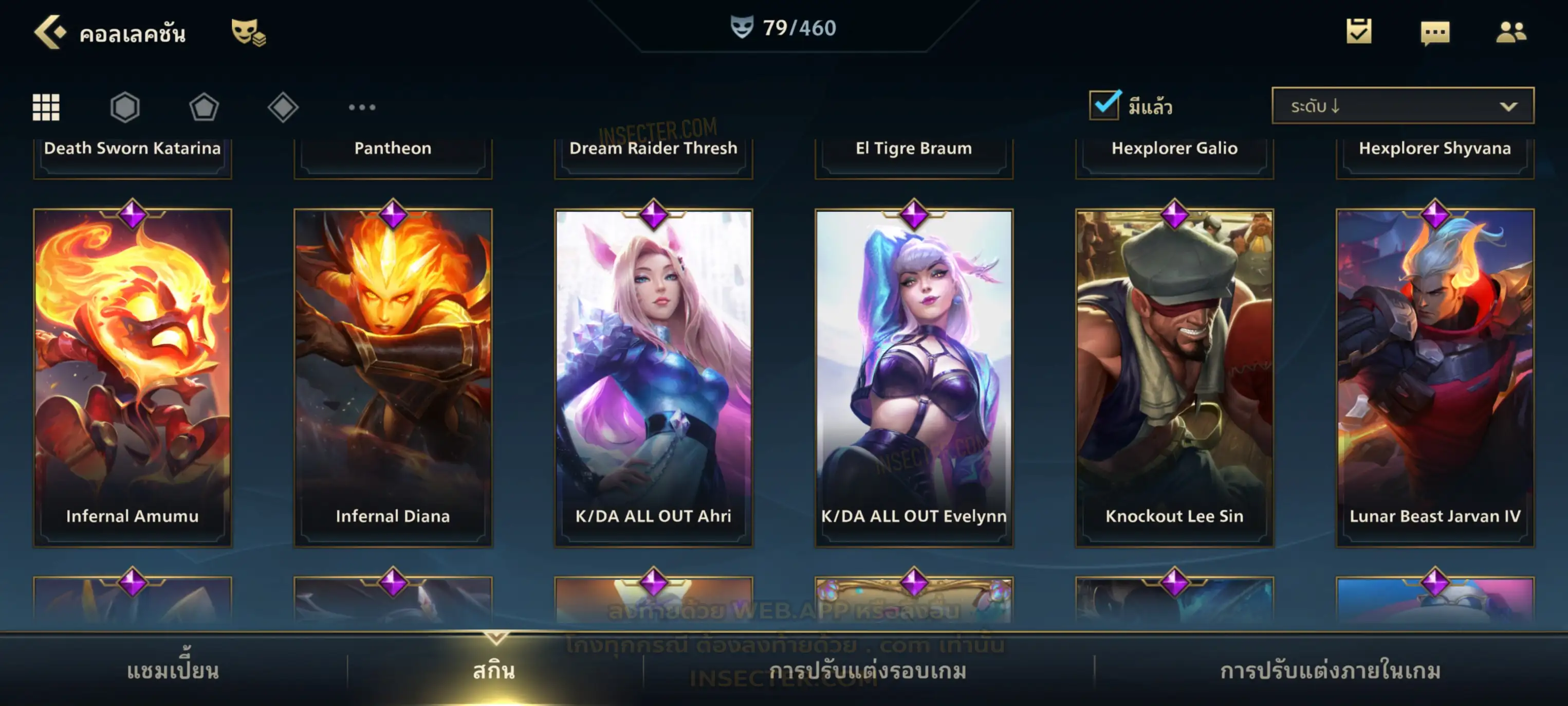1568x706 pixels.
Task: Open more filter options (three dots)
Action: tap(362, 107)
